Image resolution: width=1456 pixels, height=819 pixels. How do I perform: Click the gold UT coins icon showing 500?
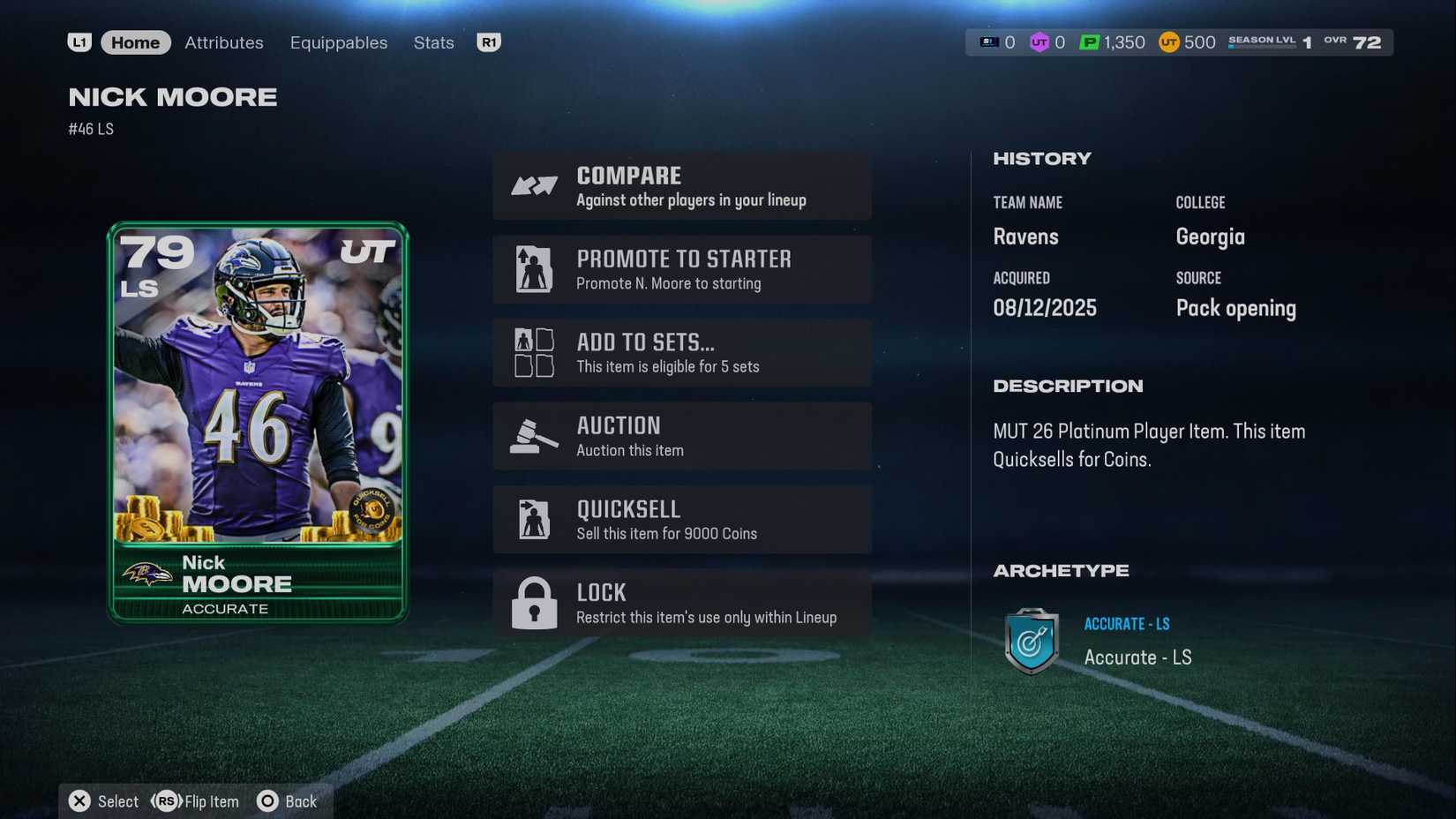coord(1167,41)
